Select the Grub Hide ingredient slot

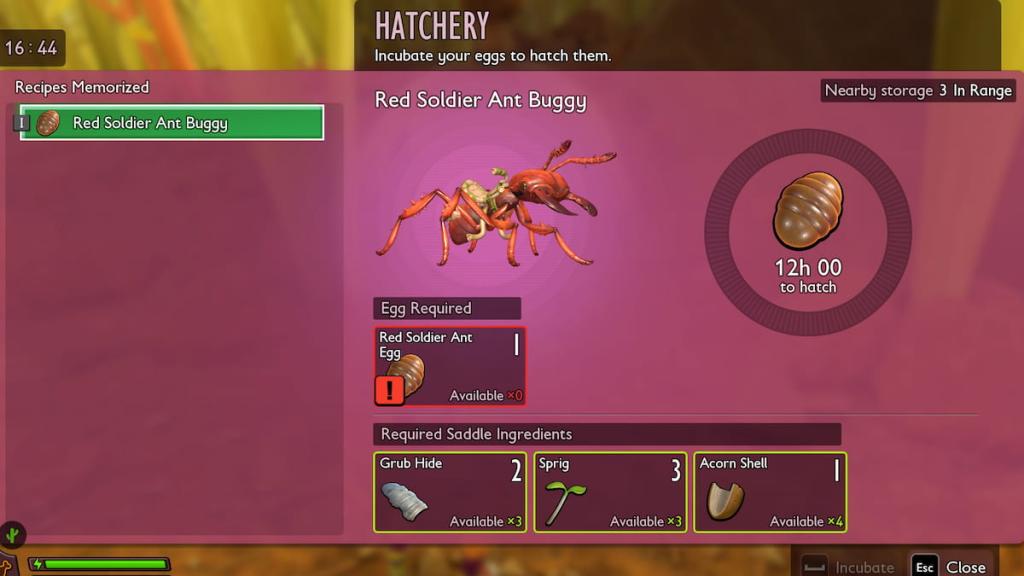coord(450,492)
